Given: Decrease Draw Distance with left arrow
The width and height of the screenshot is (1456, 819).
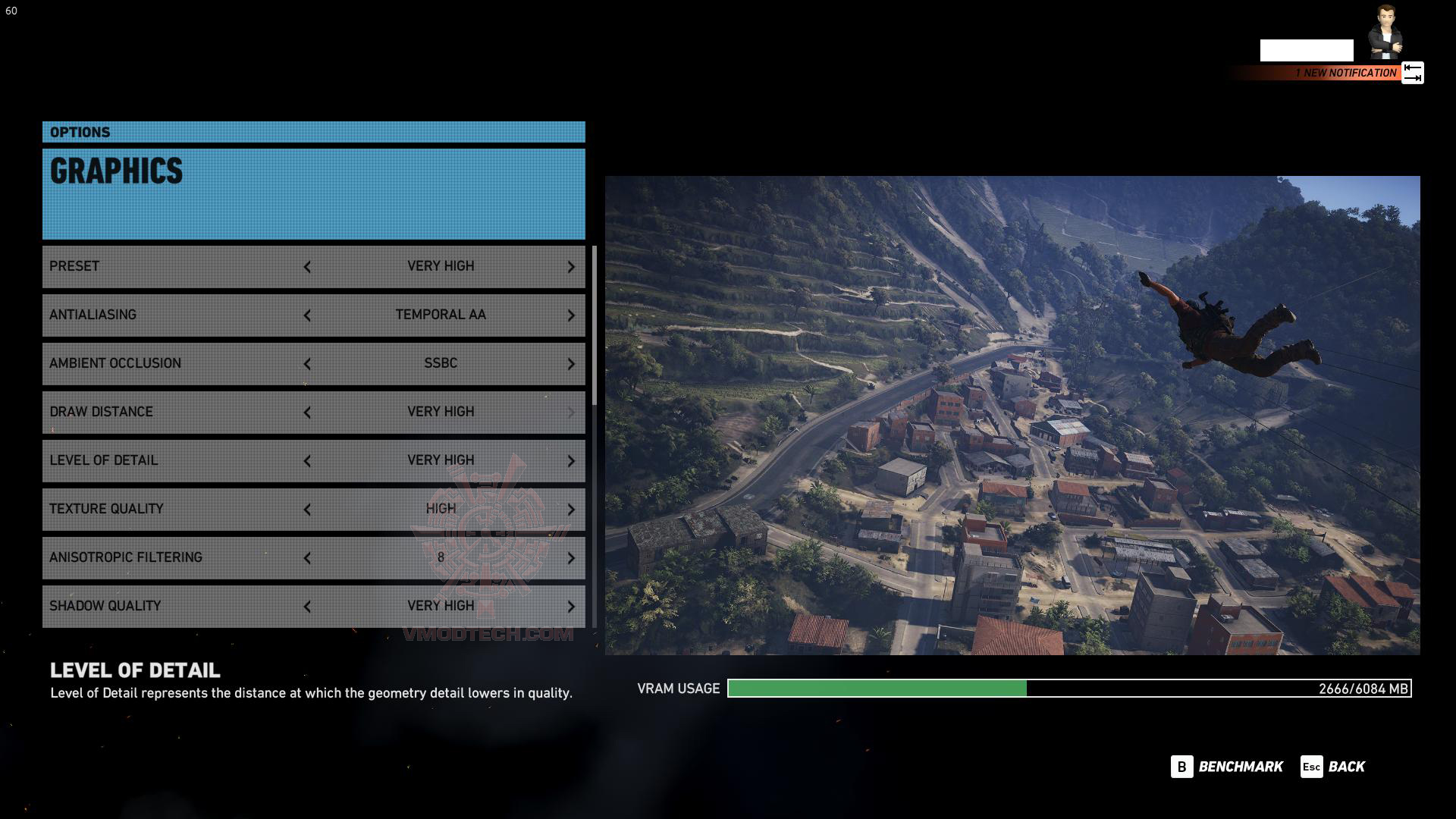Looking at the screenshot, I should pos(307,413).
